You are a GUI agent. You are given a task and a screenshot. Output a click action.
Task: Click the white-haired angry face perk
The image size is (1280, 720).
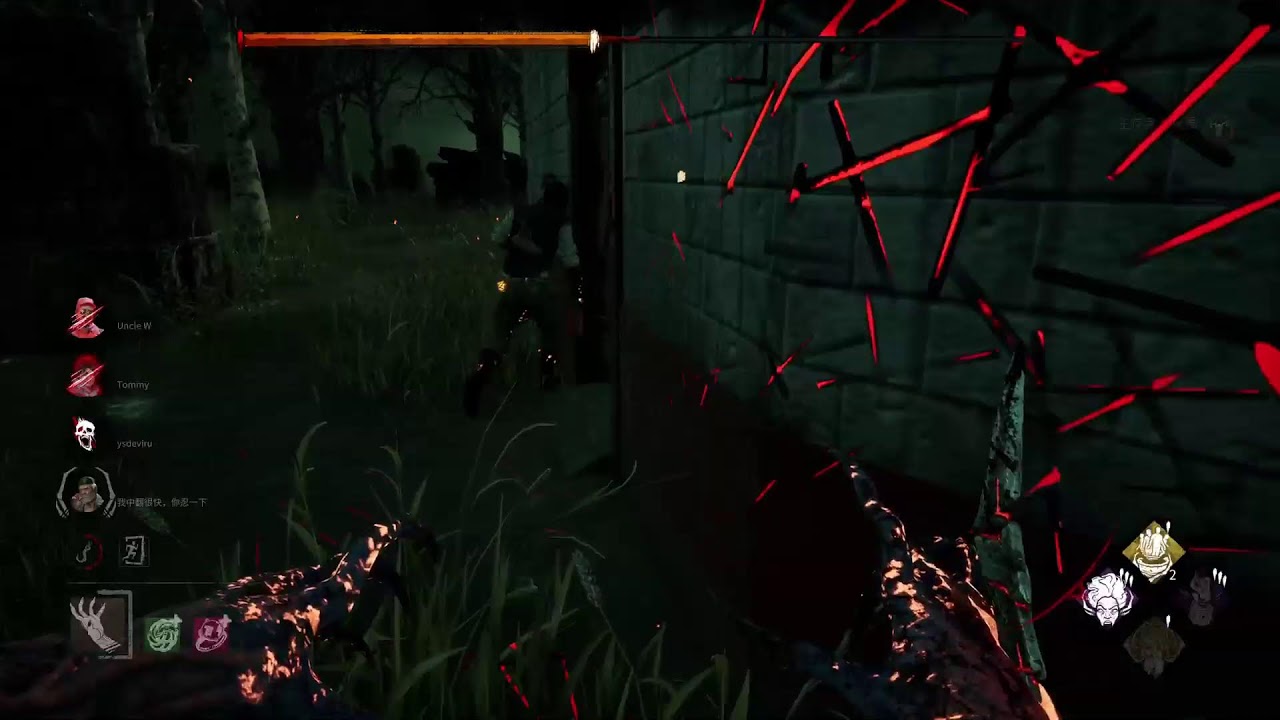[1107, 599]
